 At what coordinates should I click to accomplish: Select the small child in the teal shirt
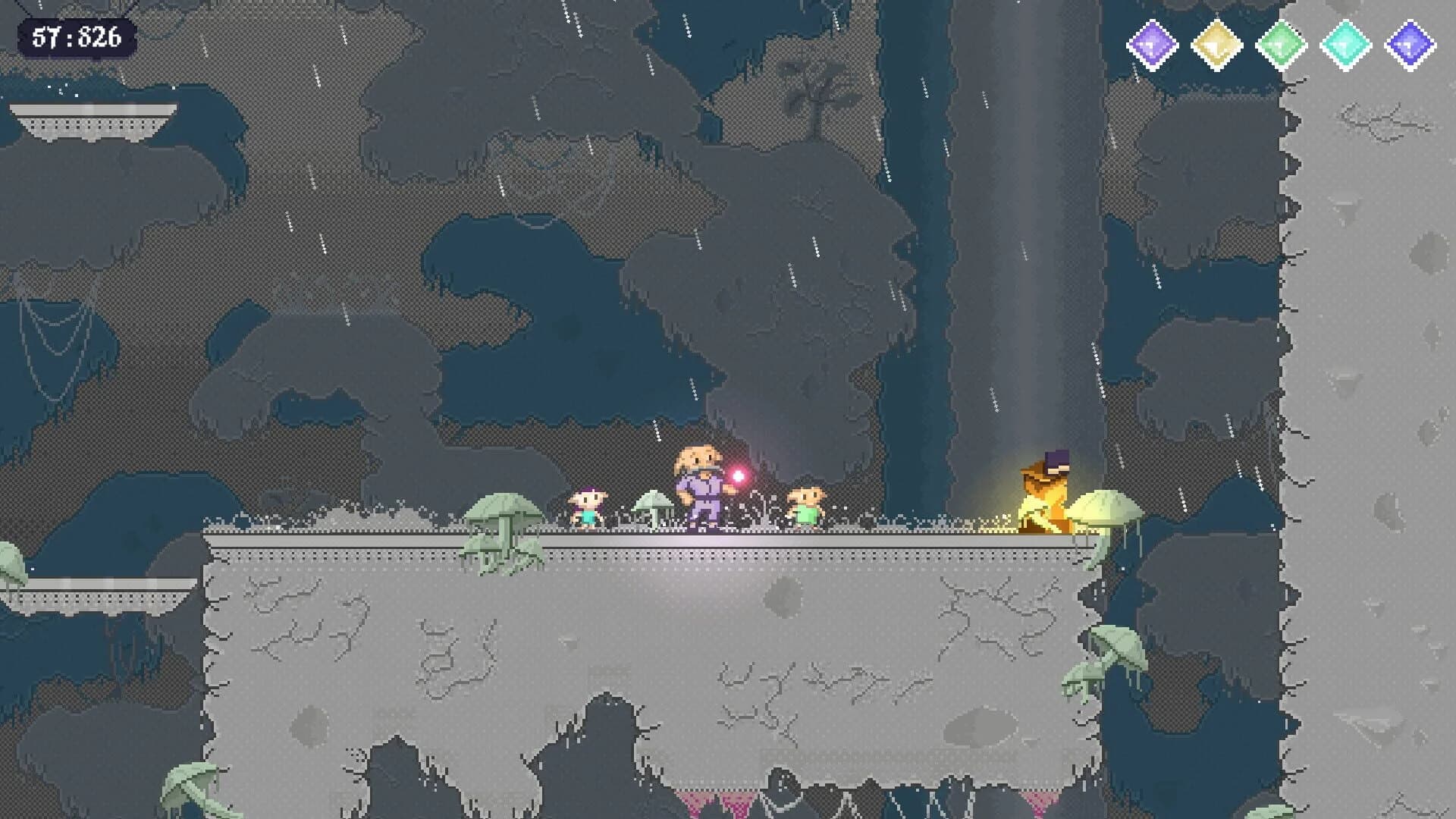590,504
